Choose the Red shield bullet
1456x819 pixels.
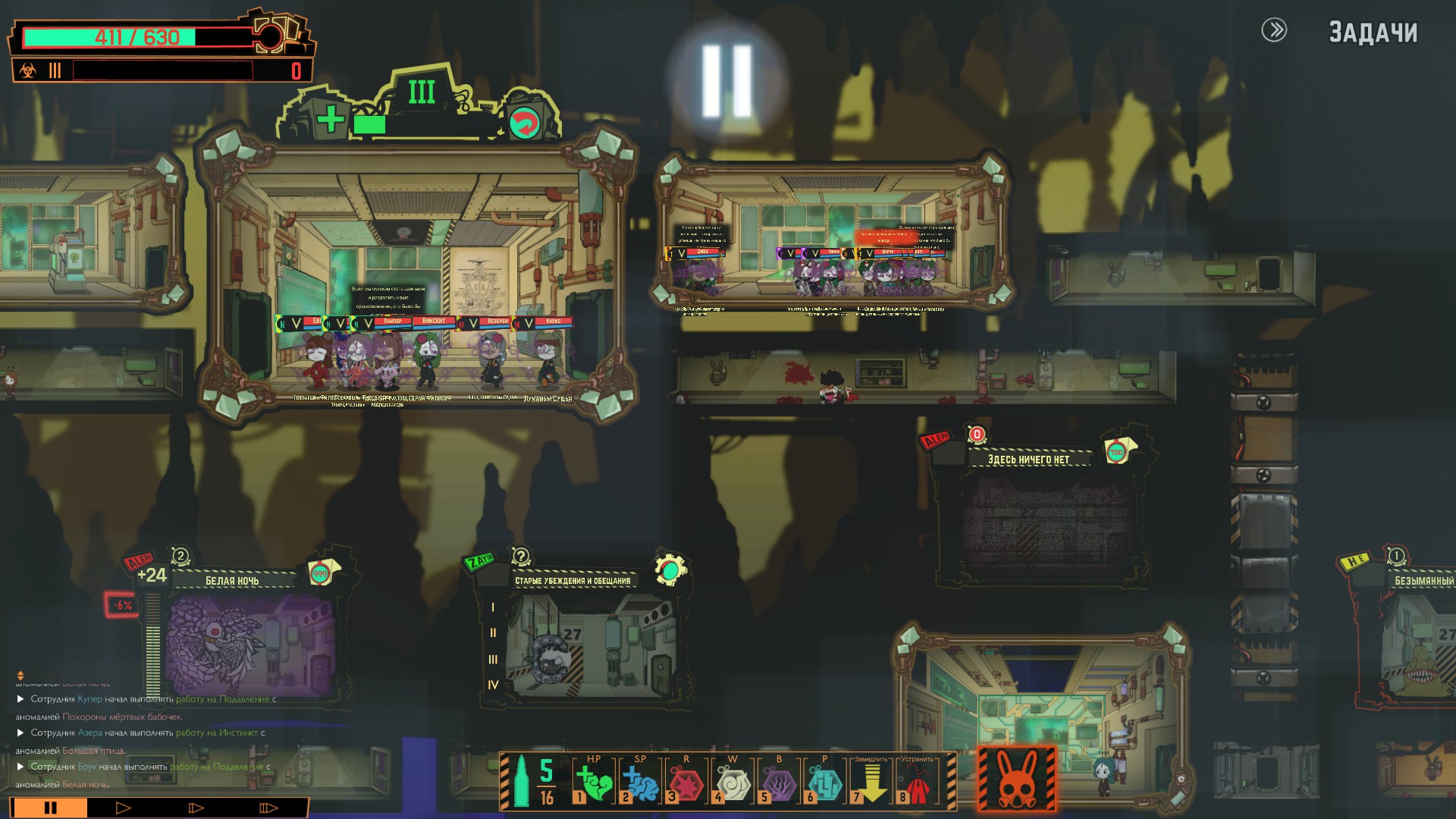(x=687, y=783)
